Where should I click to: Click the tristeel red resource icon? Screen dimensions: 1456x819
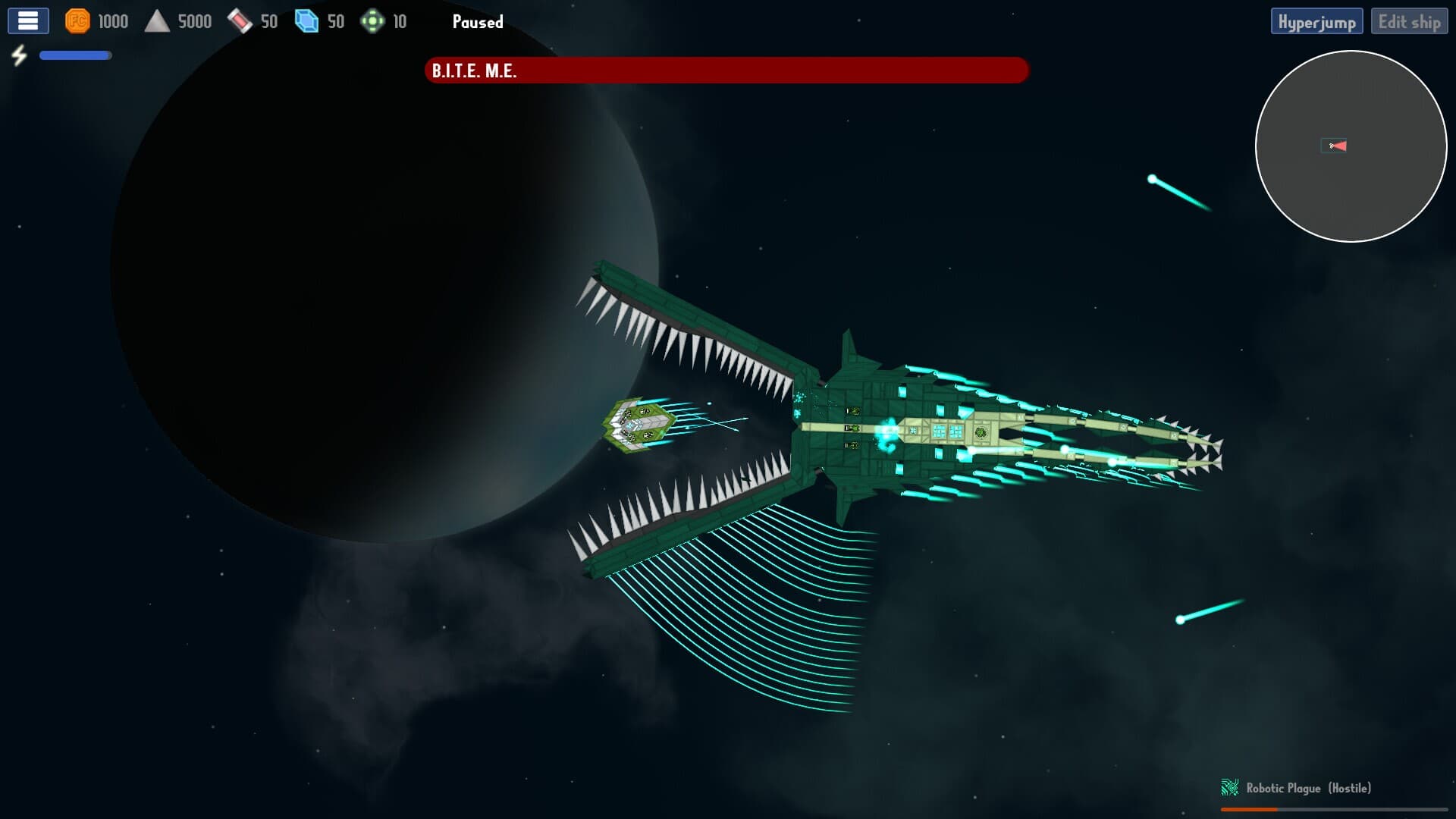240,20
